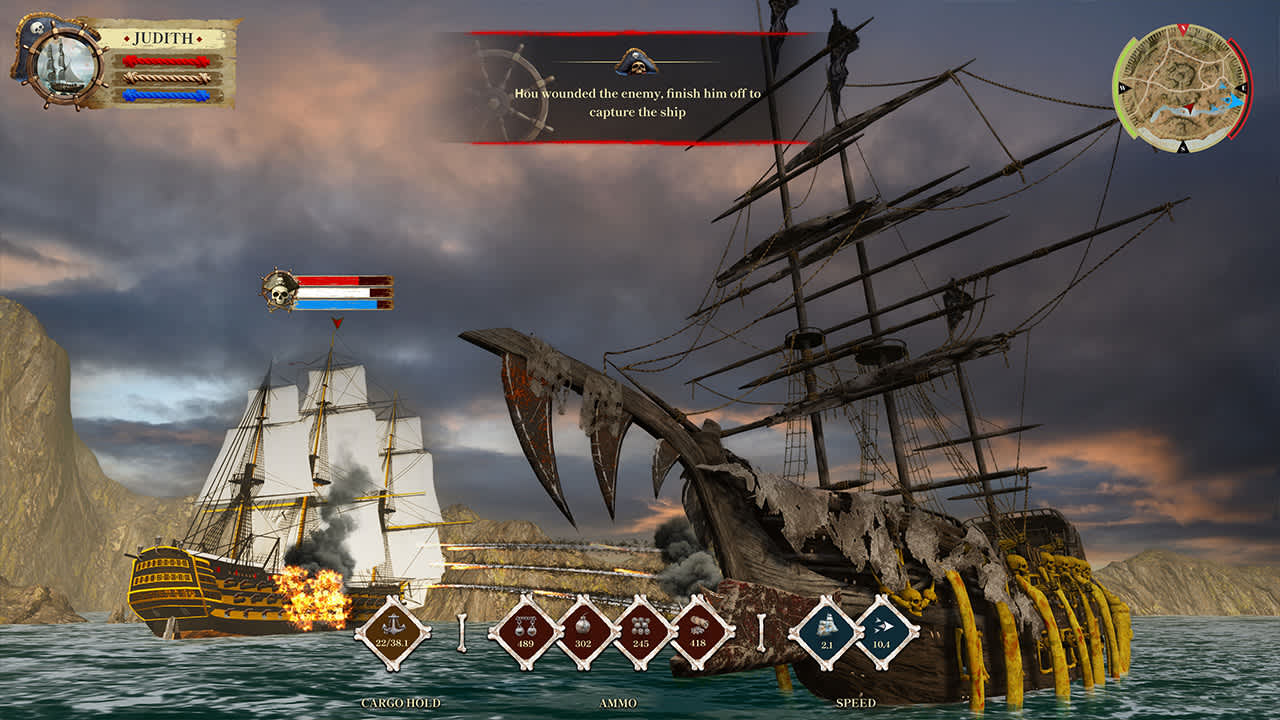Select the grenade ammo icon showing 302
This screenshot has width=1280, height=720.
pyautogui.click(x=586, y=630)
